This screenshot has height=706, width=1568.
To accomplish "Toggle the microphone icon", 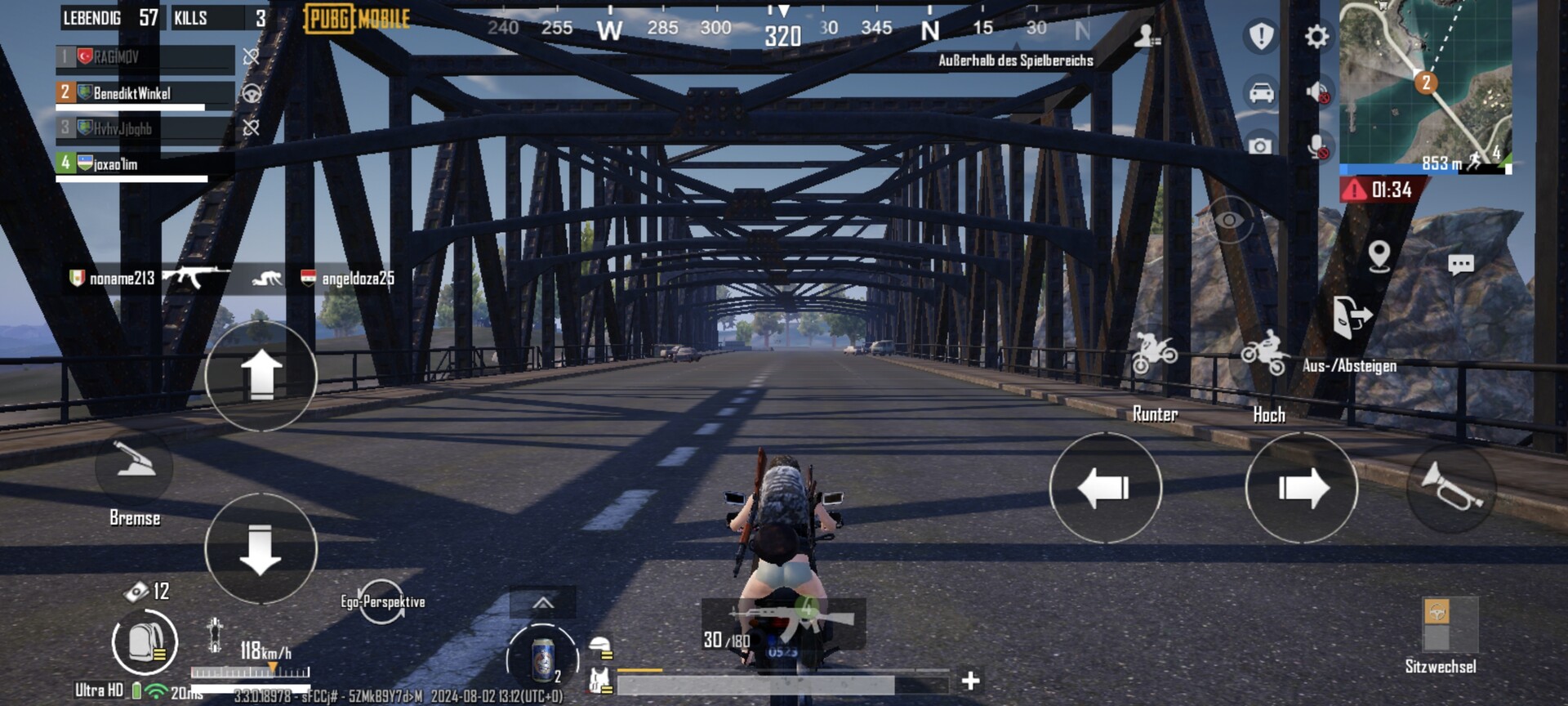I will pyautogui.click(x=1316, y=147).
